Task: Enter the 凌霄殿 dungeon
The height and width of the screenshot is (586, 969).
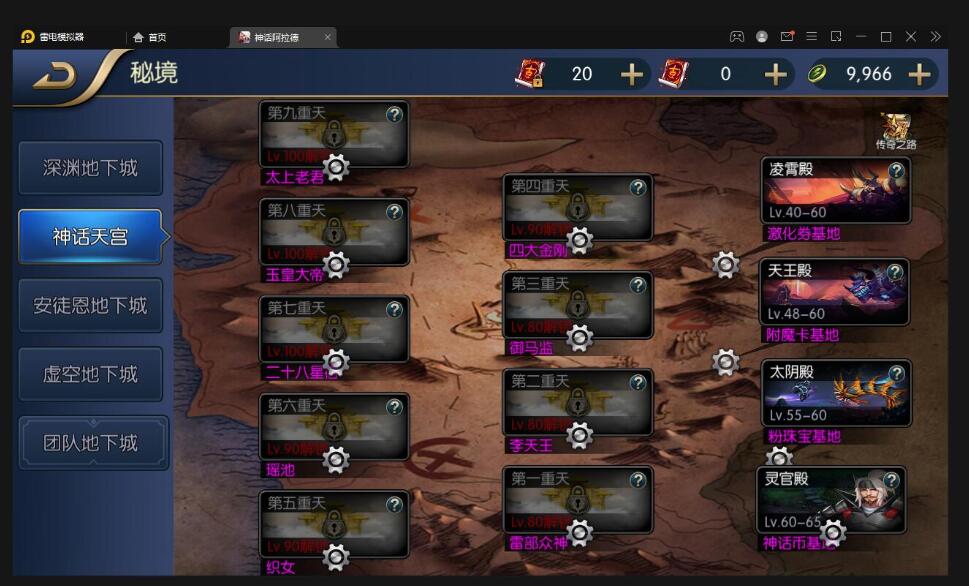Action: 834,191
